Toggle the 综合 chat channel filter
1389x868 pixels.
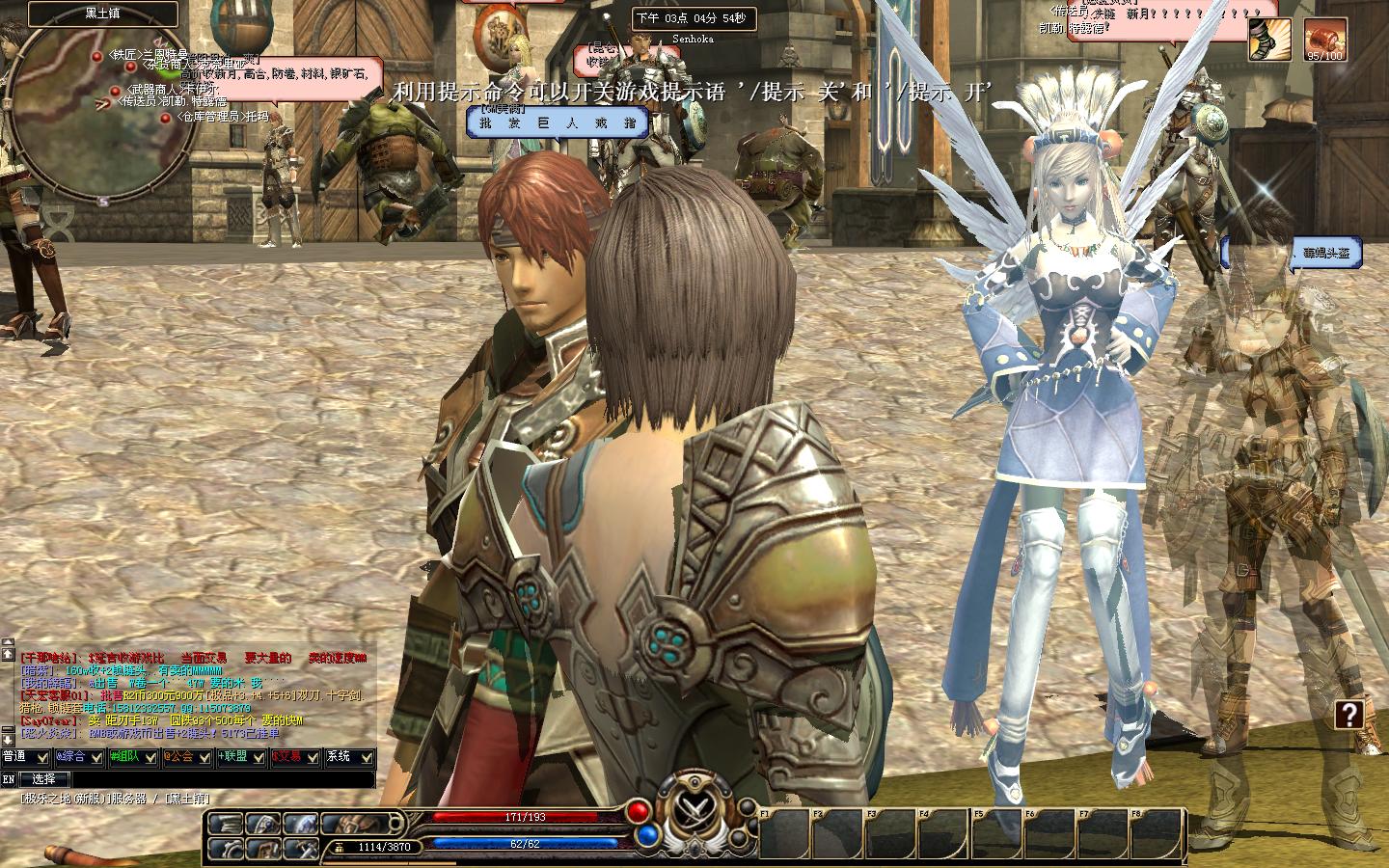click(x=79, y=757)
